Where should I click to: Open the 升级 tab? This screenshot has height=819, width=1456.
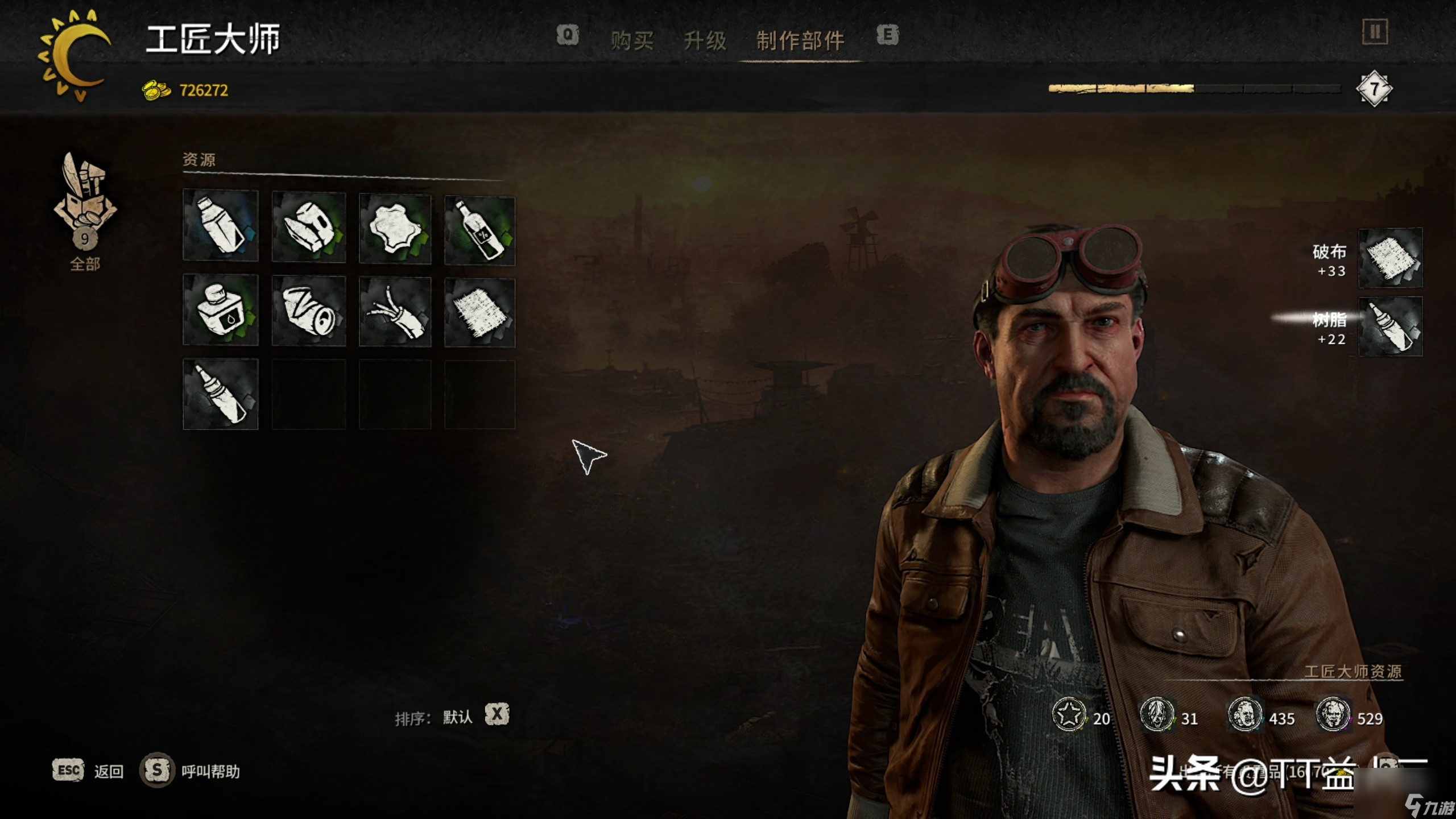(x=705, y=41)
